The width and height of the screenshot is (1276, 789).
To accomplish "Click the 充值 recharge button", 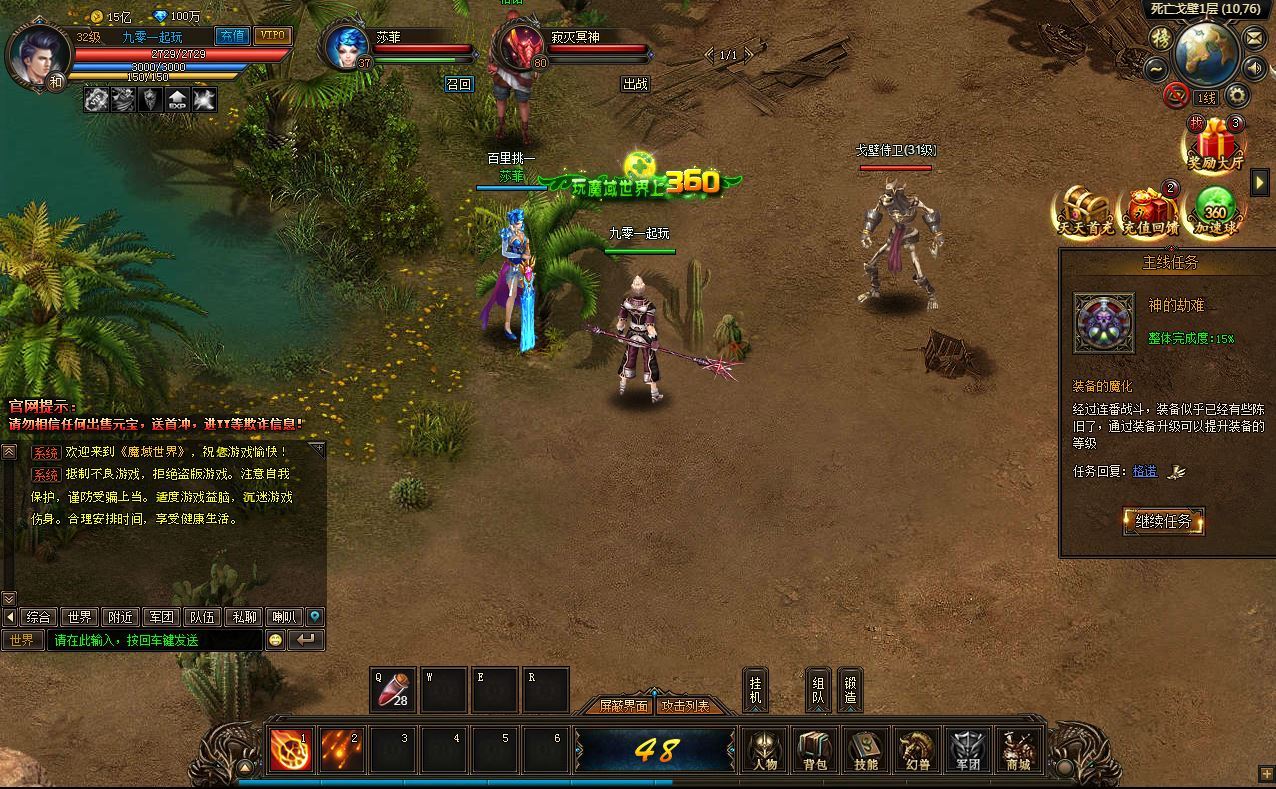I will point(232,36).
